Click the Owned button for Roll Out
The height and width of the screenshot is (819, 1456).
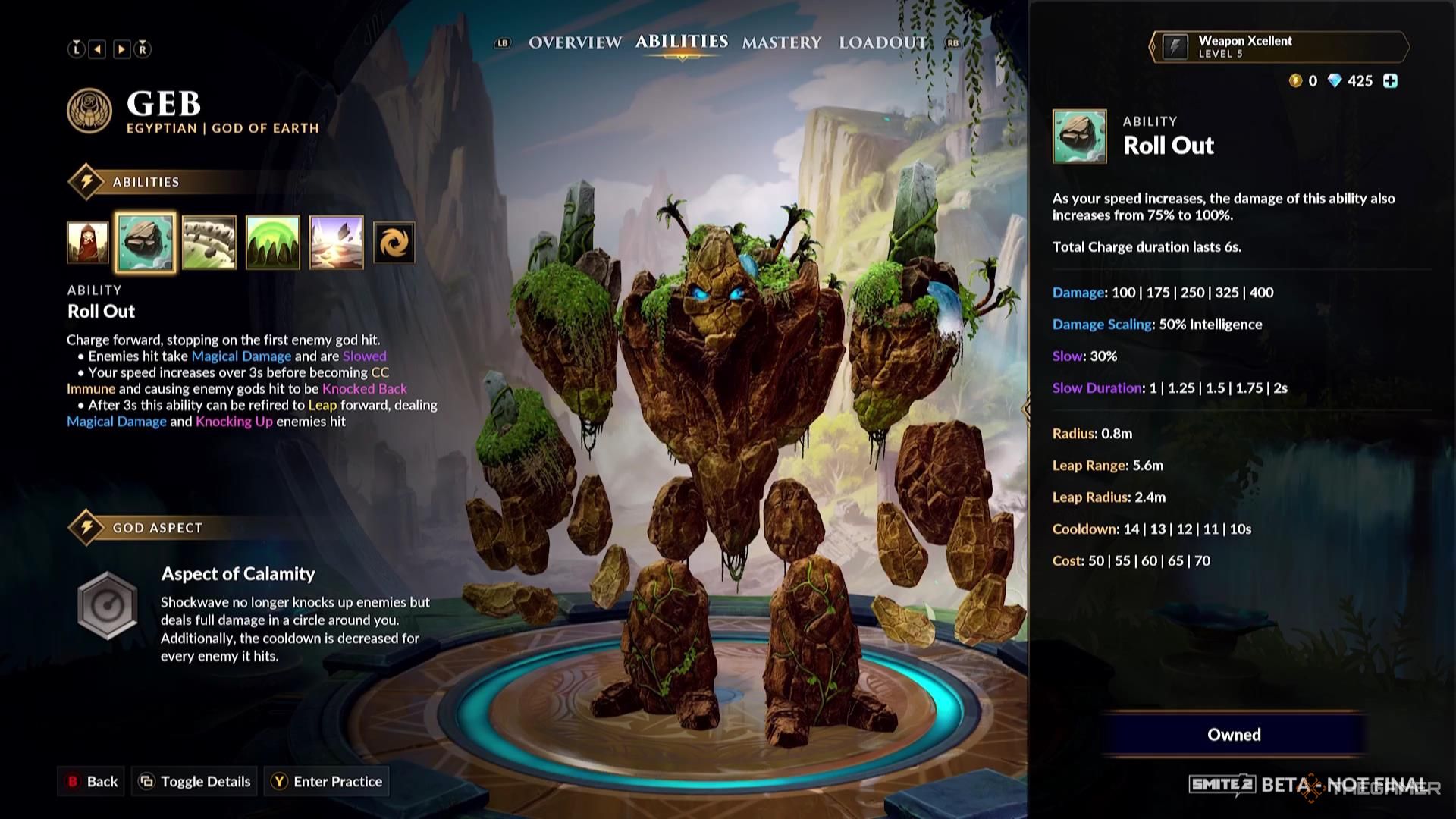[x=1234, y=734]
